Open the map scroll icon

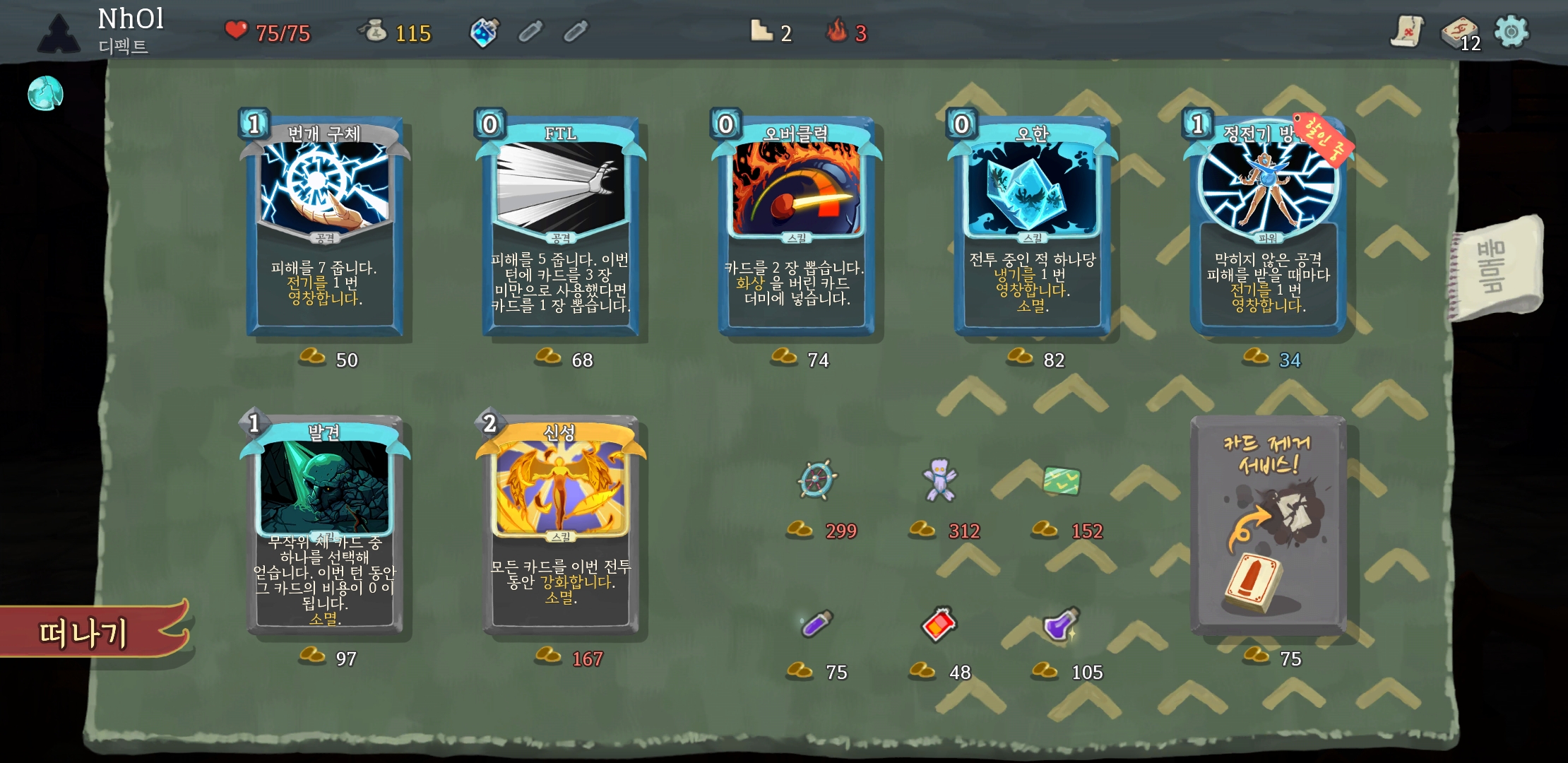click(1406, 32)
